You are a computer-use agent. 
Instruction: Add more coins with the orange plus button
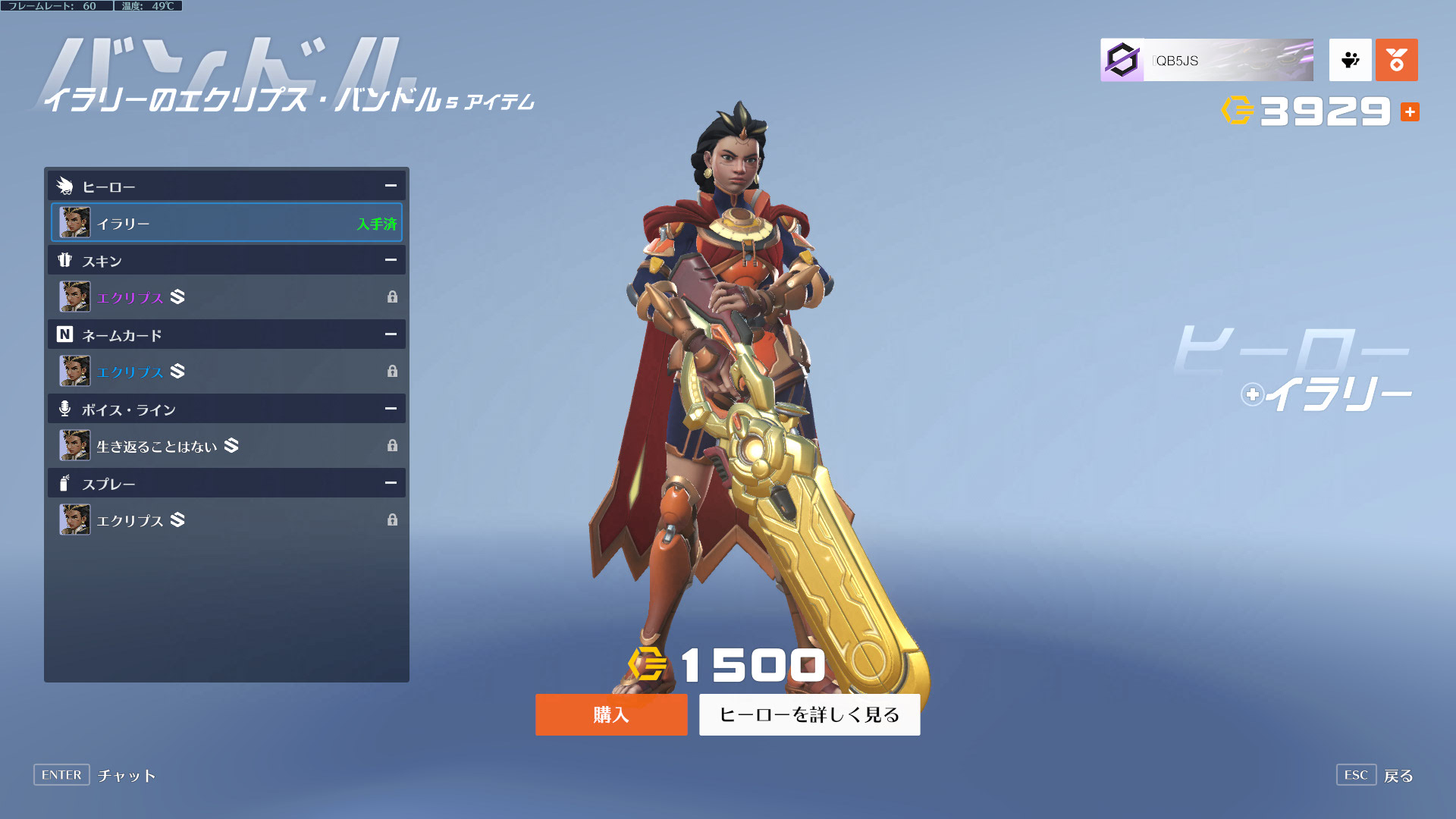click(1410, 112)
